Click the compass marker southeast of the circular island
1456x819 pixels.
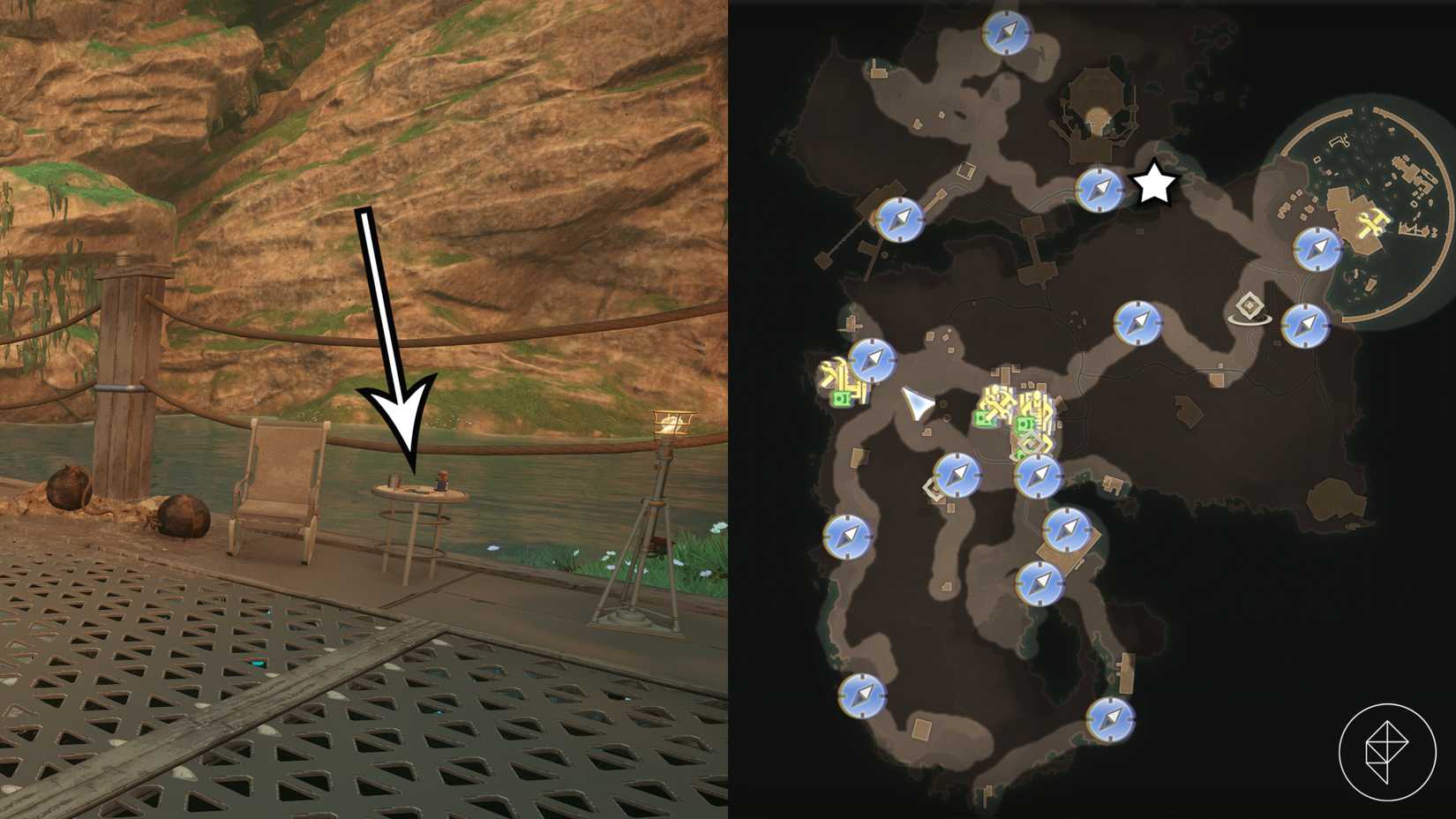(x=1305, y=324)
